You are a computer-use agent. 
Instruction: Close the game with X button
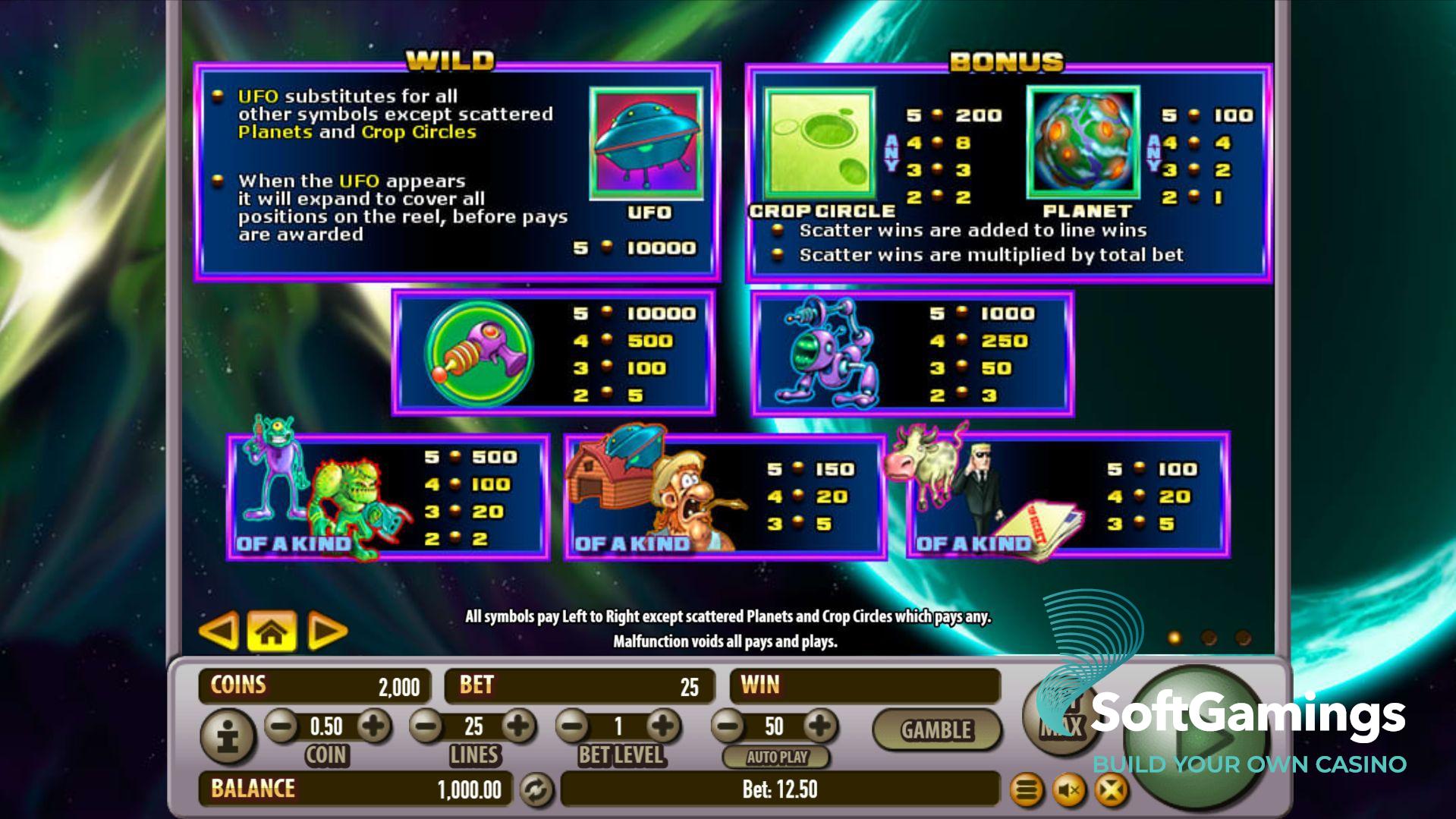click(1111, 791)
